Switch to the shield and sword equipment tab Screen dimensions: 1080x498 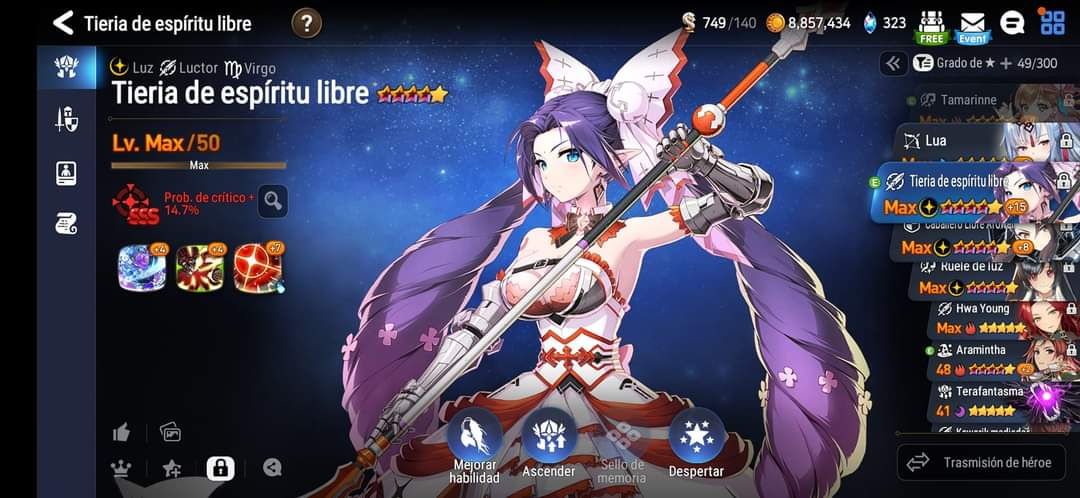tap(66, 120)
